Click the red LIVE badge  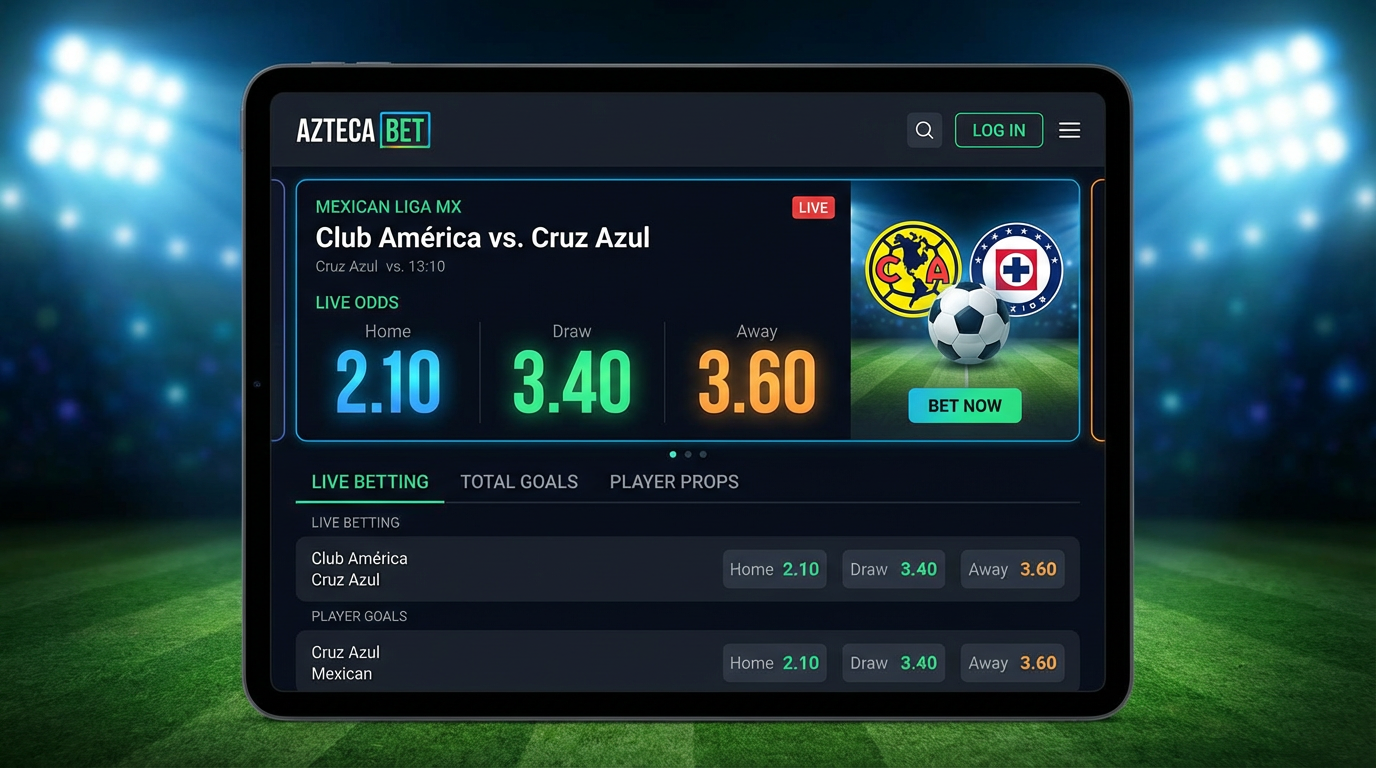tap(813, 207)
